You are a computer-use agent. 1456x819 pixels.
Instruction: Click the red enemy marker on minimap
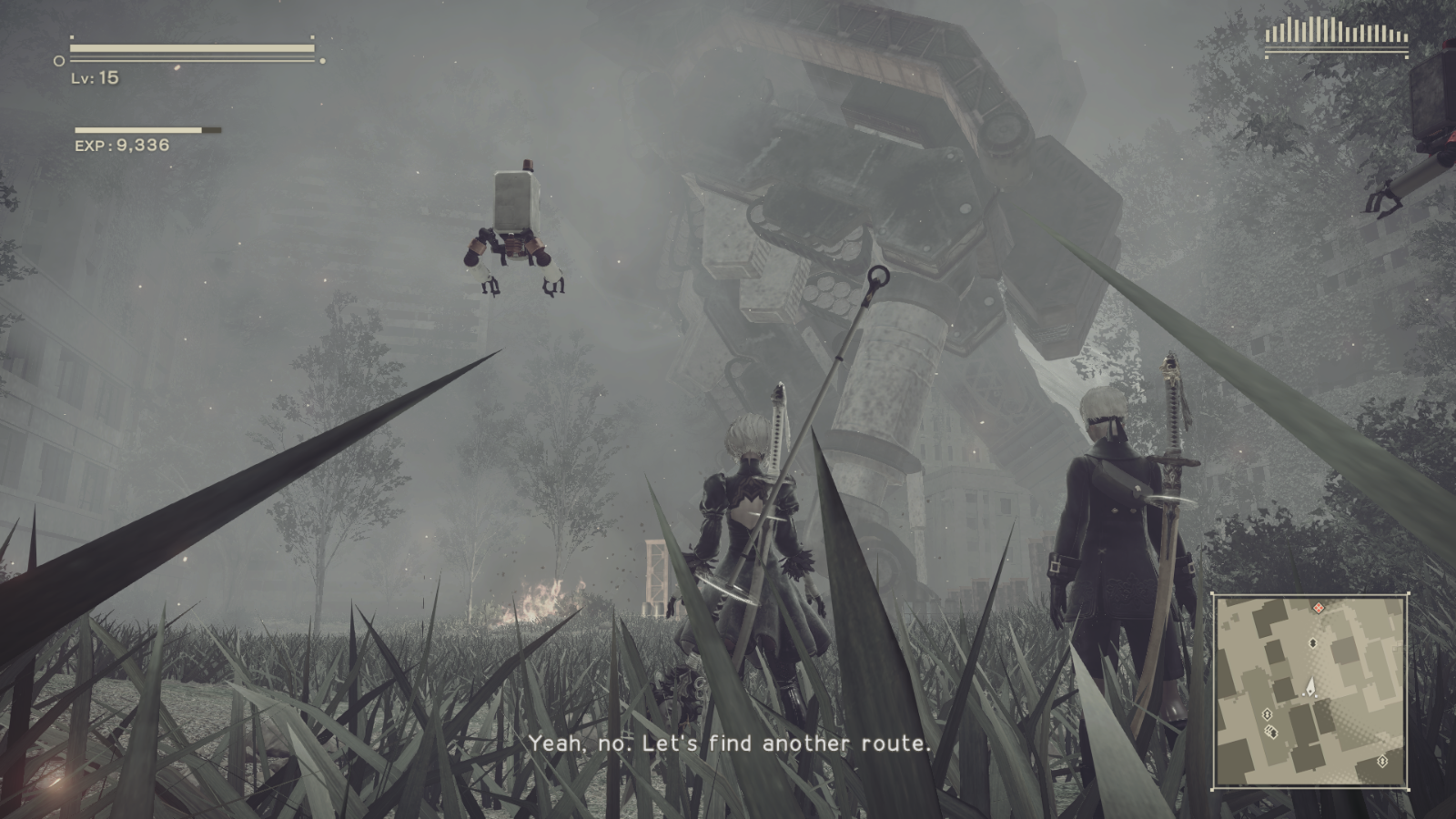click(x=1319, y=608)
